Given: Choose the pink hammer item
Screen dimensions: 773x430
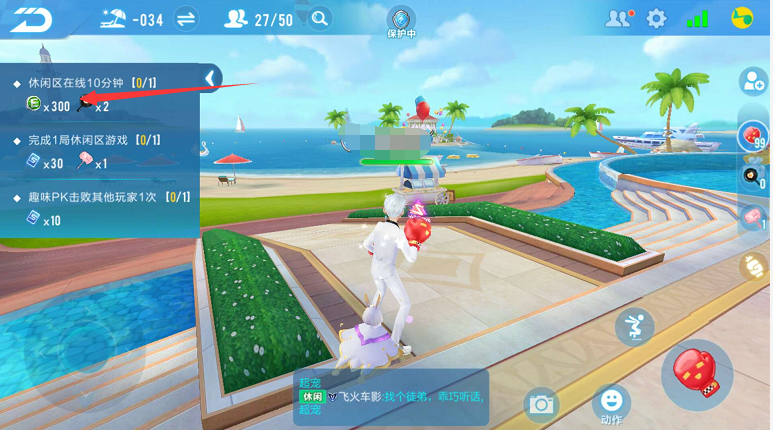Looking at the screenshot, I should tap(751, 217).
